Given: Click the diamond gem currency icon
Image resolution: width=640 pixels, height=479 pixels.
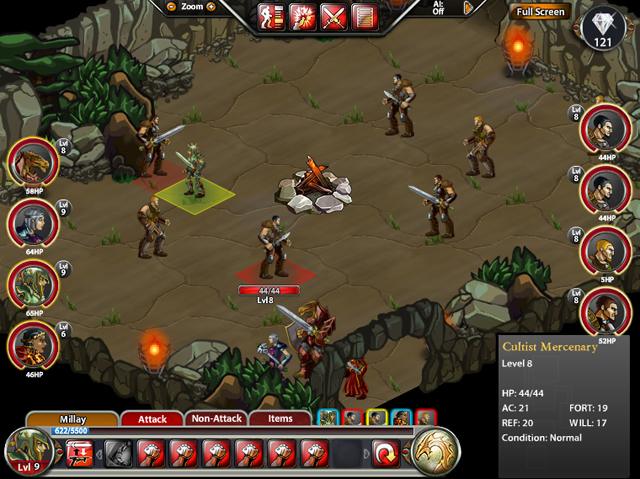Looking at the screenshot, I should tap(601, 27).
